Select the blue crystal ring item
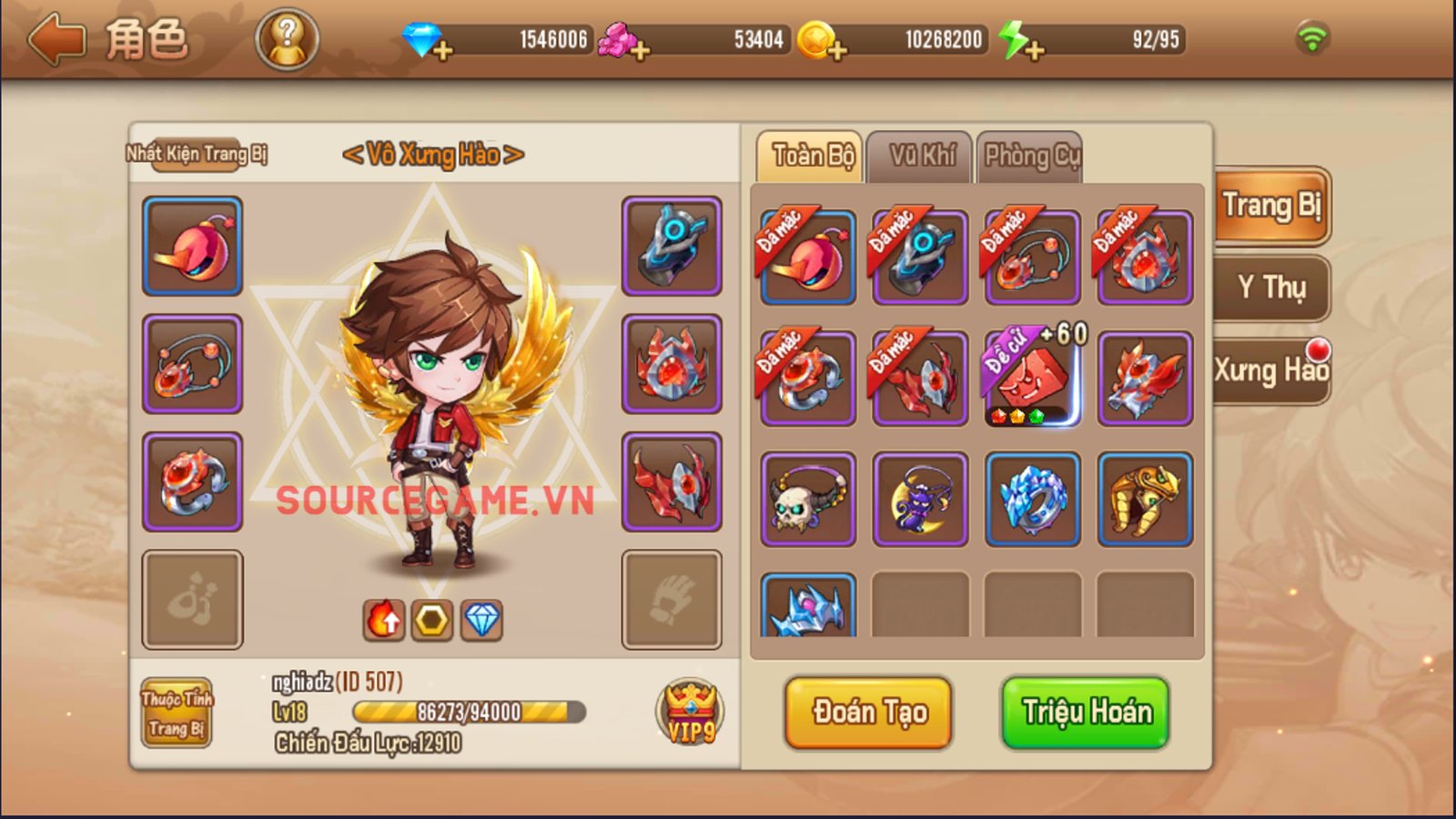The image size is (1456, 819). [x=1032, y=499]
